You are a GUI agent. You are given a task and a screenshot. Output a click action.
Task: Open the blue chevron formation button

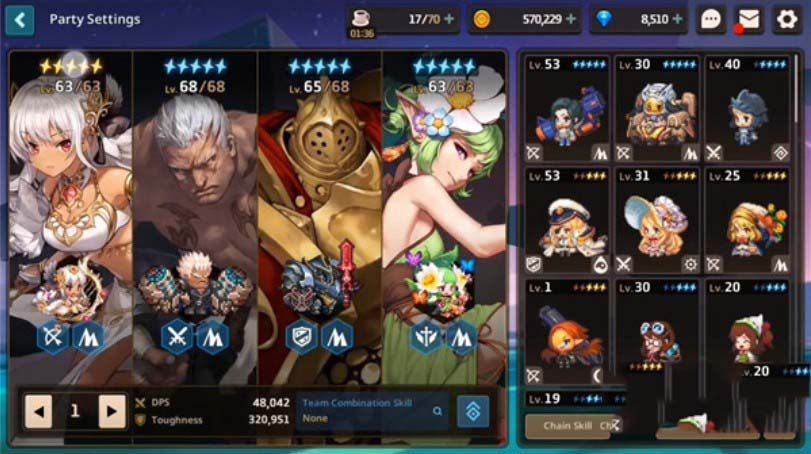click(473, 411)
